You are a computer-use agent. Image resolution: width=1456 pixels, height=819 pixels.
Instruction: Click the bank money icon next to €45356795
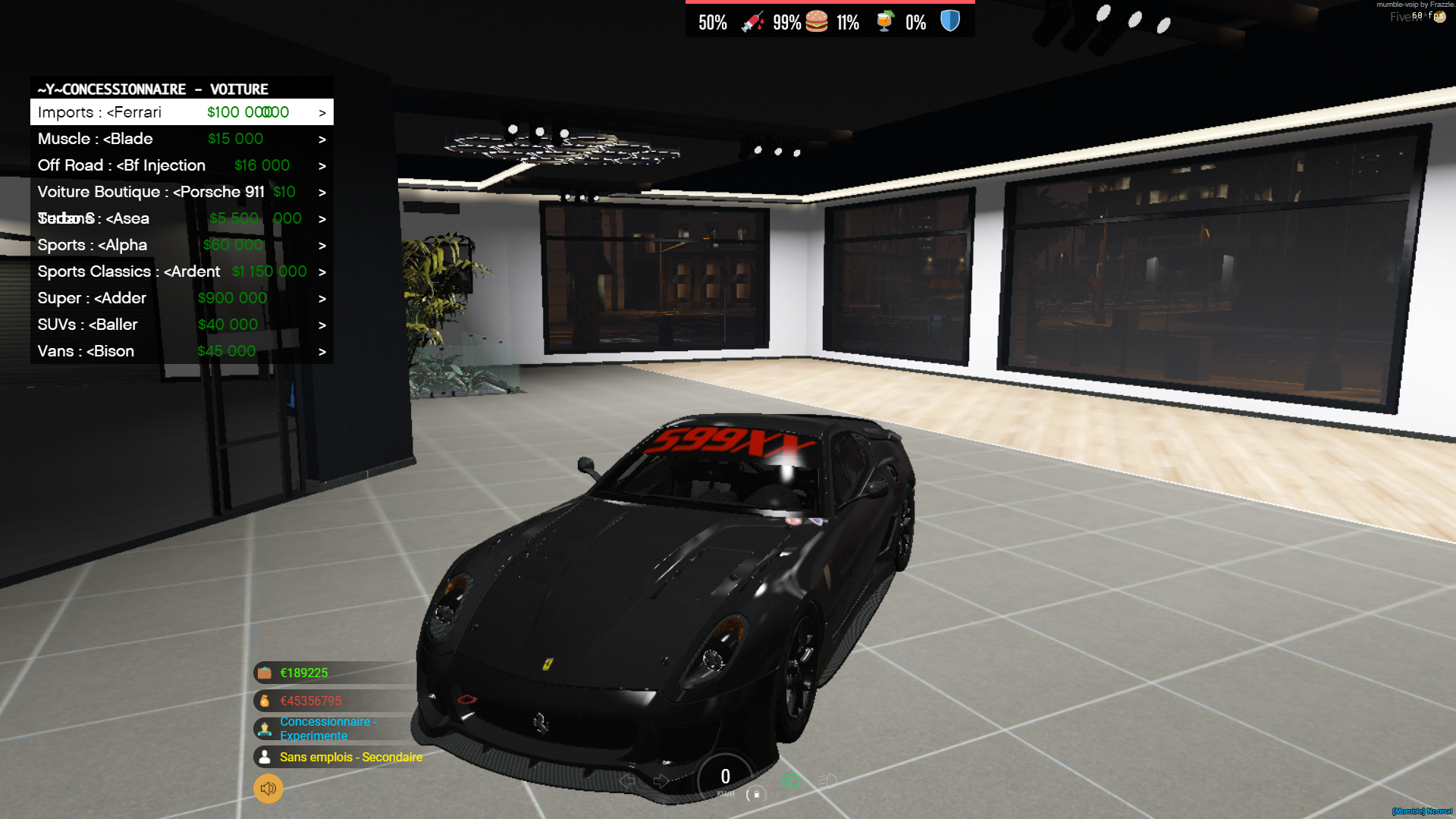point(264,701)
